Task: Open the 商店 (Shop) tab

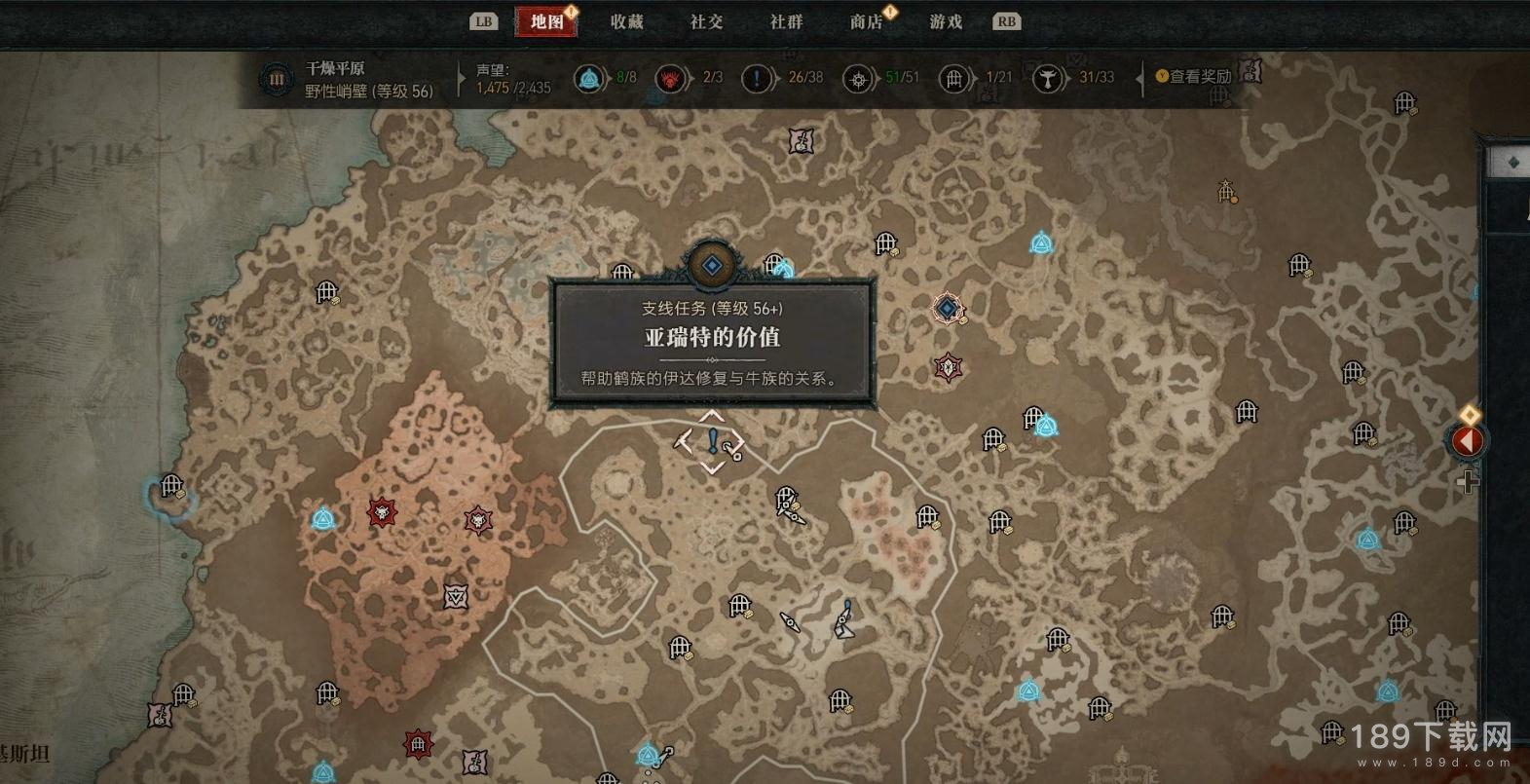Action: pos(866,21)
